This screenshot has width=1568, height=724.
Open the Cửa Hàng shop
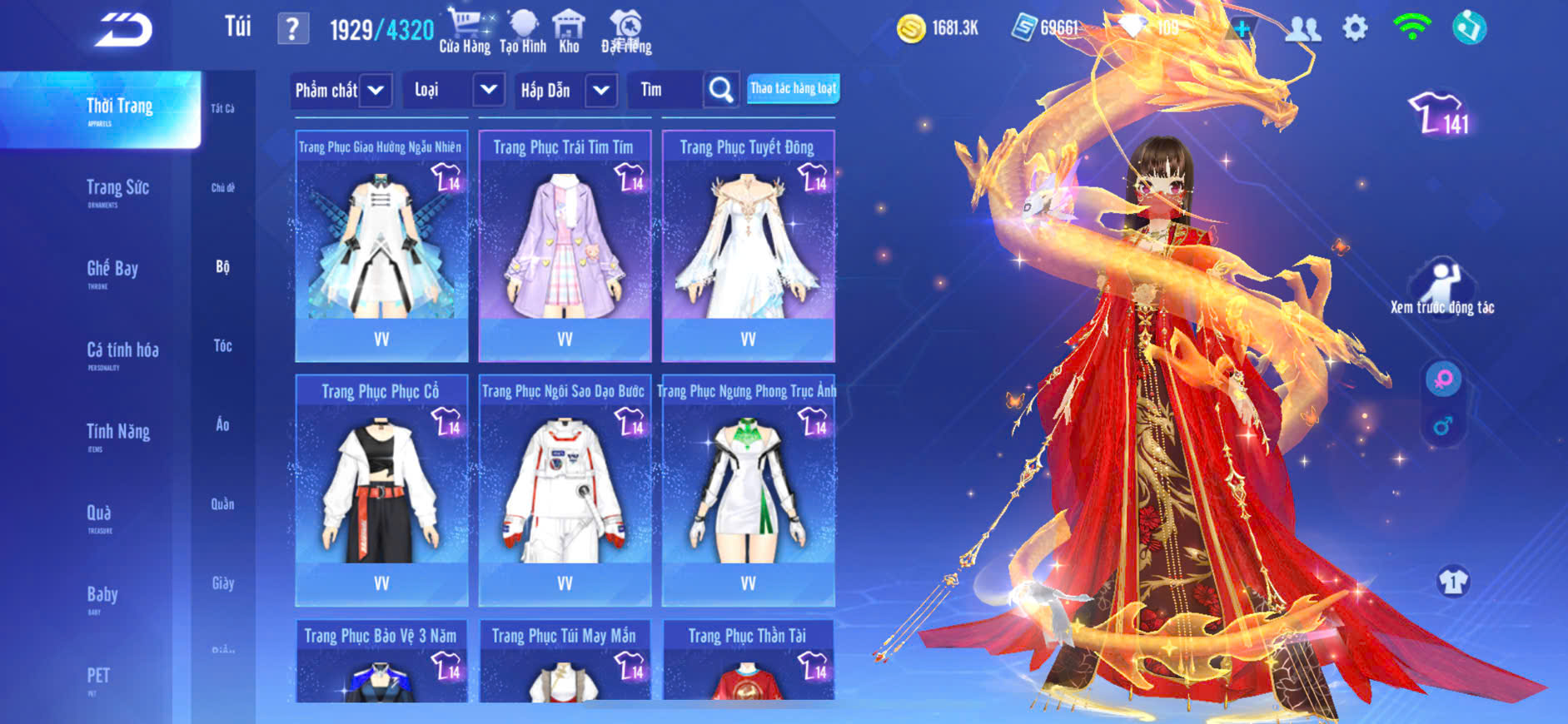[465, 32]
